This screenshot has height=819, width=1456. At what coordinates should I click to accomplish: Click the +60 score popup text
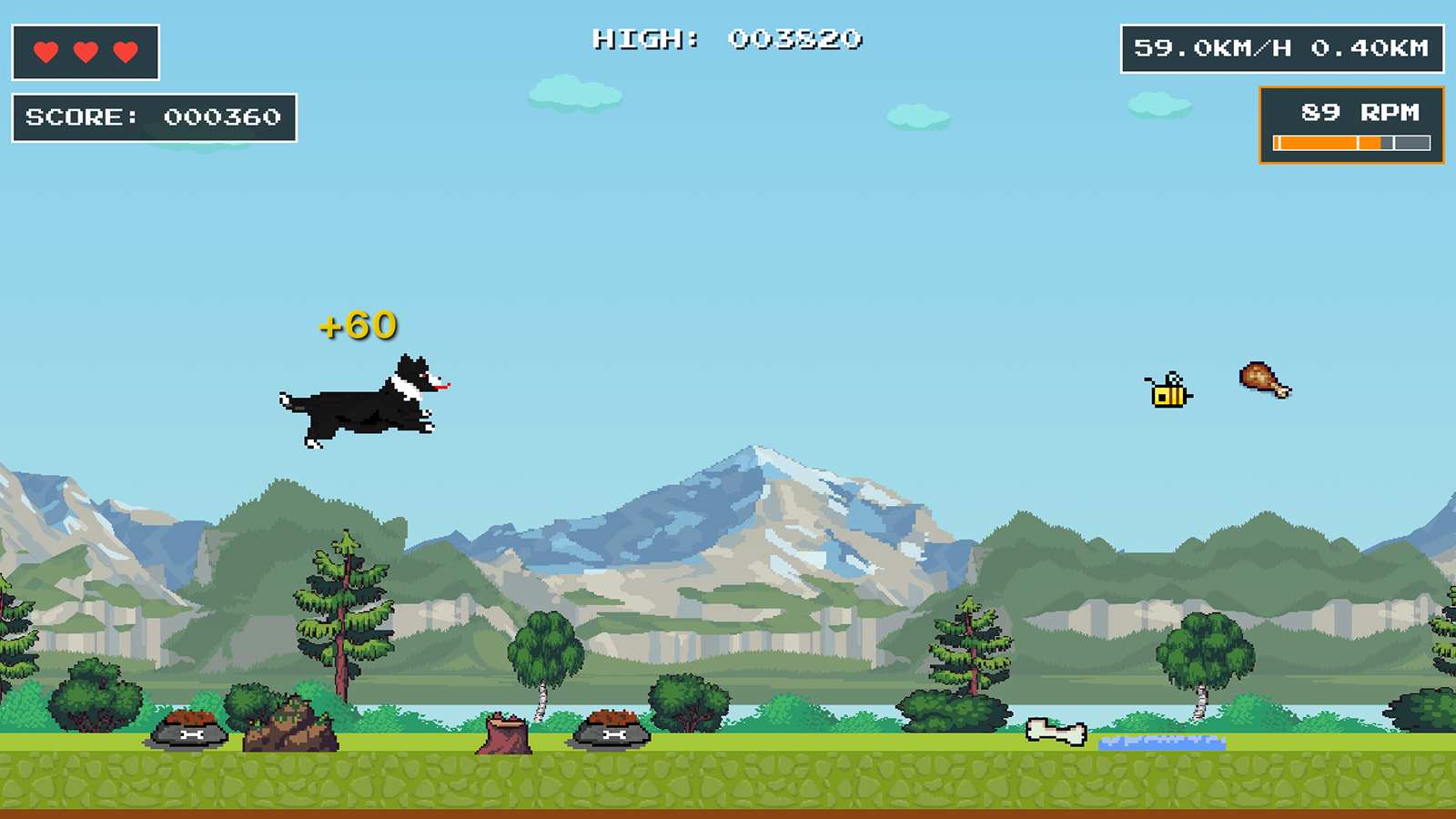[359, 325]
